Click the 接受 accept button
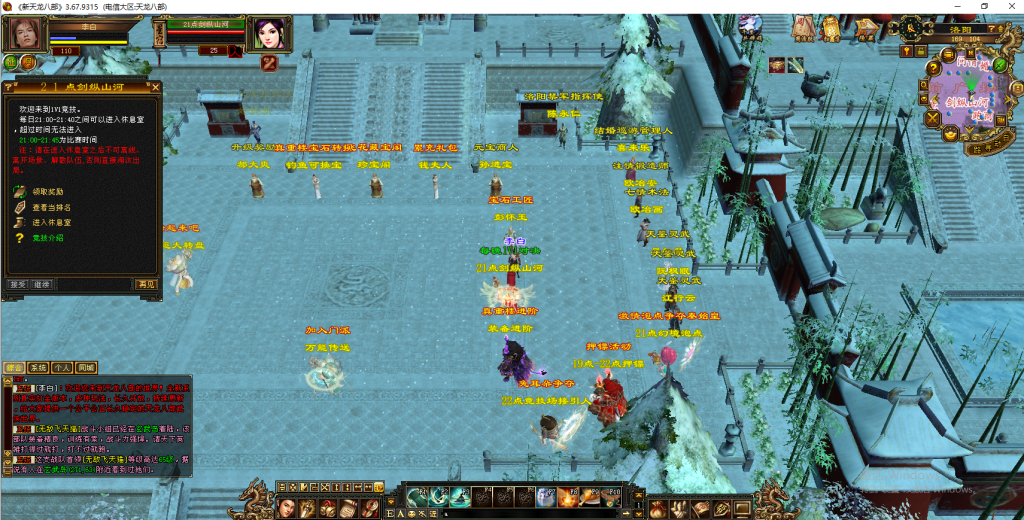 18,284
